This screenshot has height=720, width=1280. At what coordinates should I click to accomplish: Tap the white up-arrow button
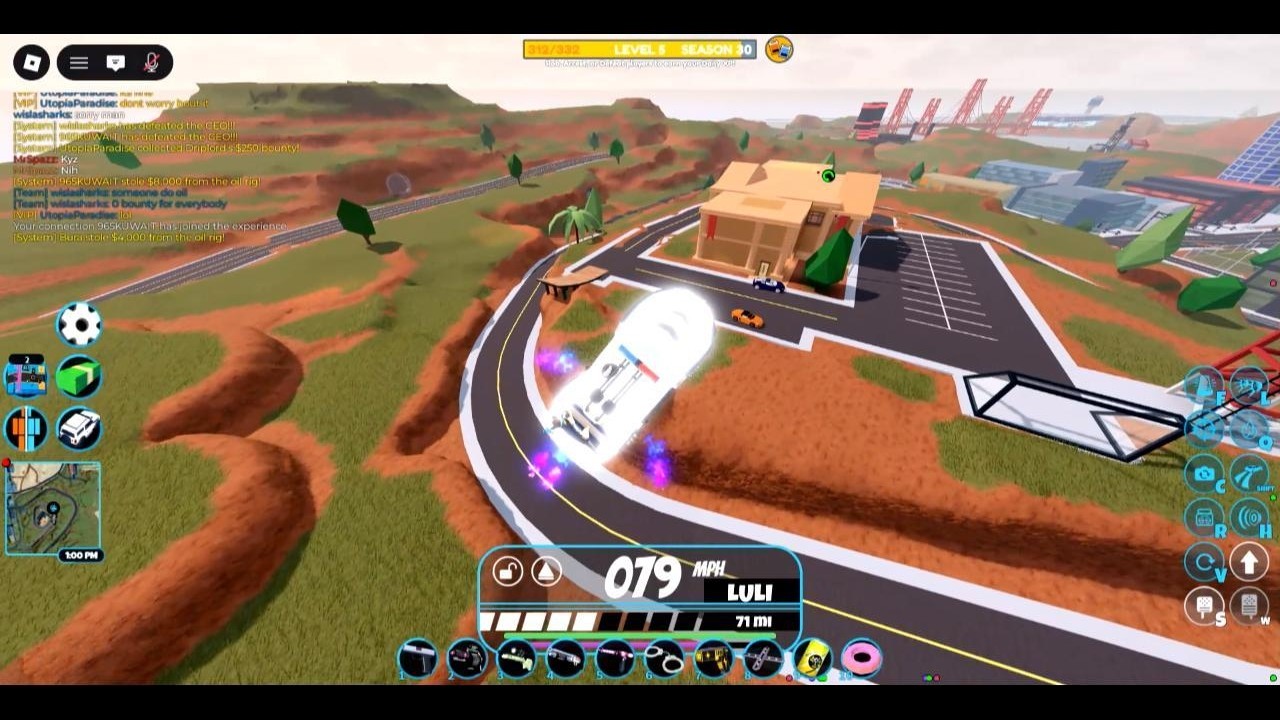[1249, 562]
